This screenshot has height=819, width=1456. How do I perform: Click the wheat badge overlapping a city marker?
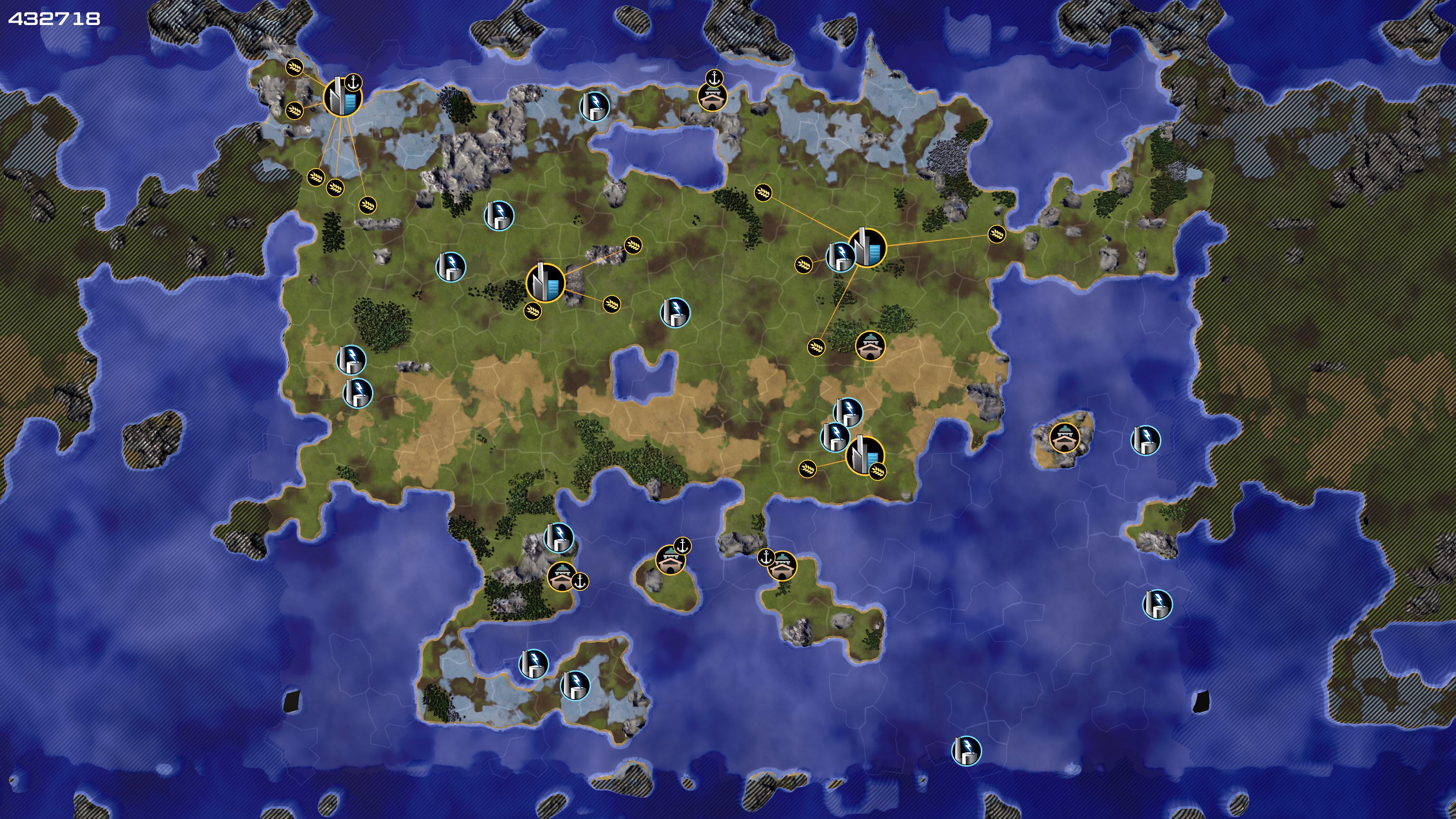[x=877, y=470]
